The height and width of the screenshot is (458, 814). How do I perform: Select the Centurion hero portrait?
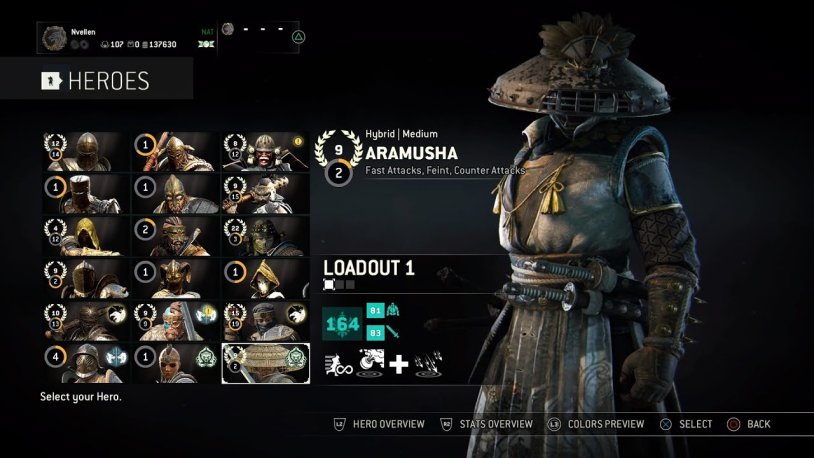(87, 321)
